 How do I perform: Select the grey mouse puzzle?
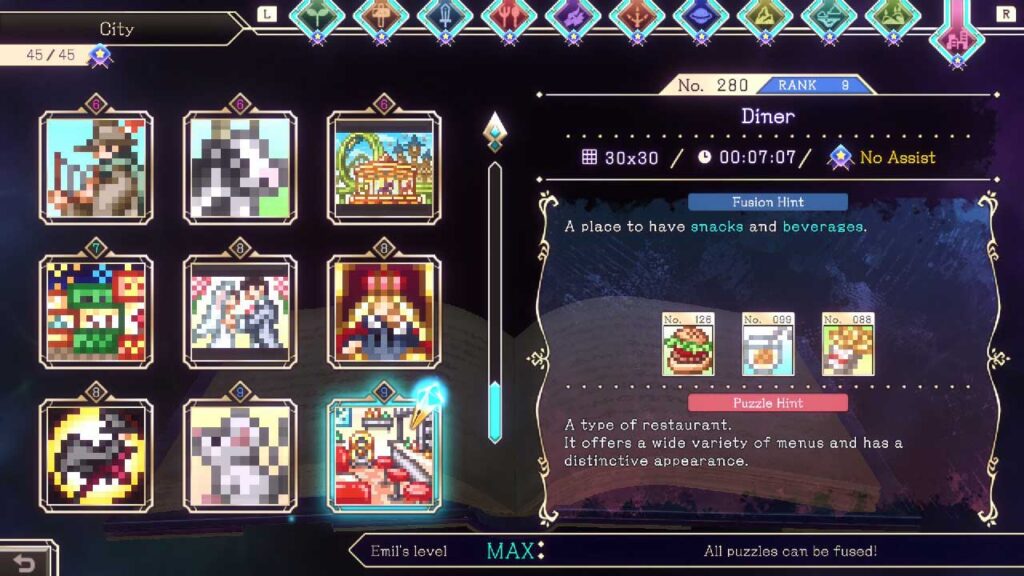coord(240,455)
